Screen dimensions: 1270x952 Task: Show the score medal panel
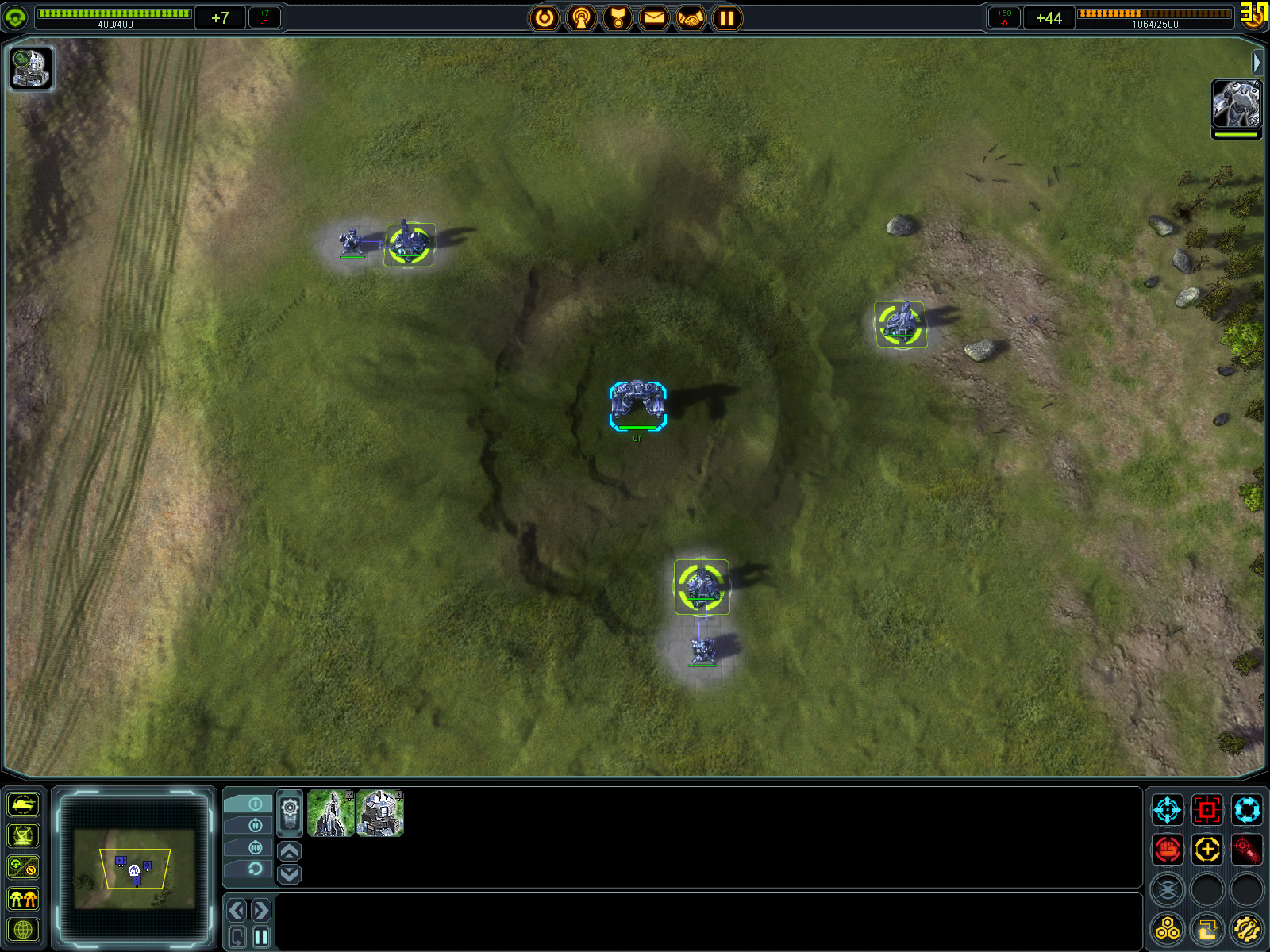pyautogui.click(x=618, y=17)
